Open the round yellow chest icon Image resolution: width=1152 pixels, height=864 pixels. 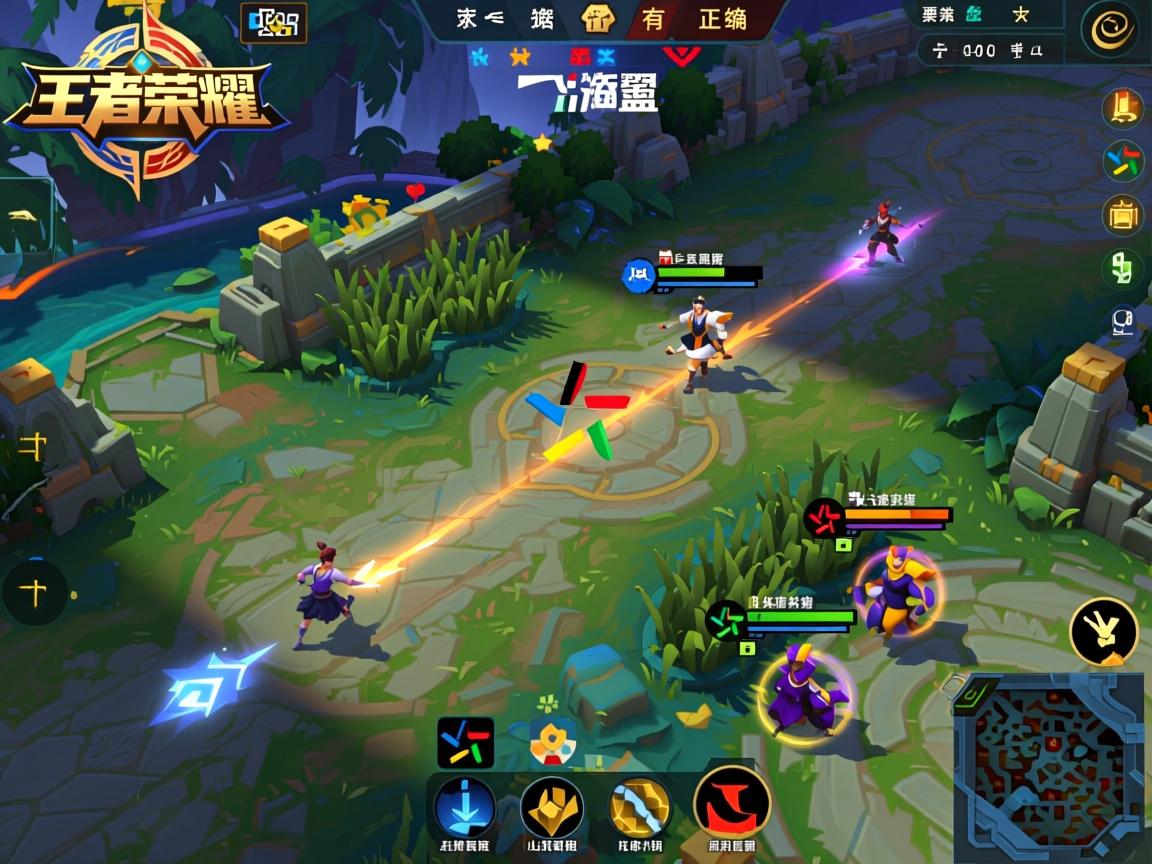(x=1123, y=214)
